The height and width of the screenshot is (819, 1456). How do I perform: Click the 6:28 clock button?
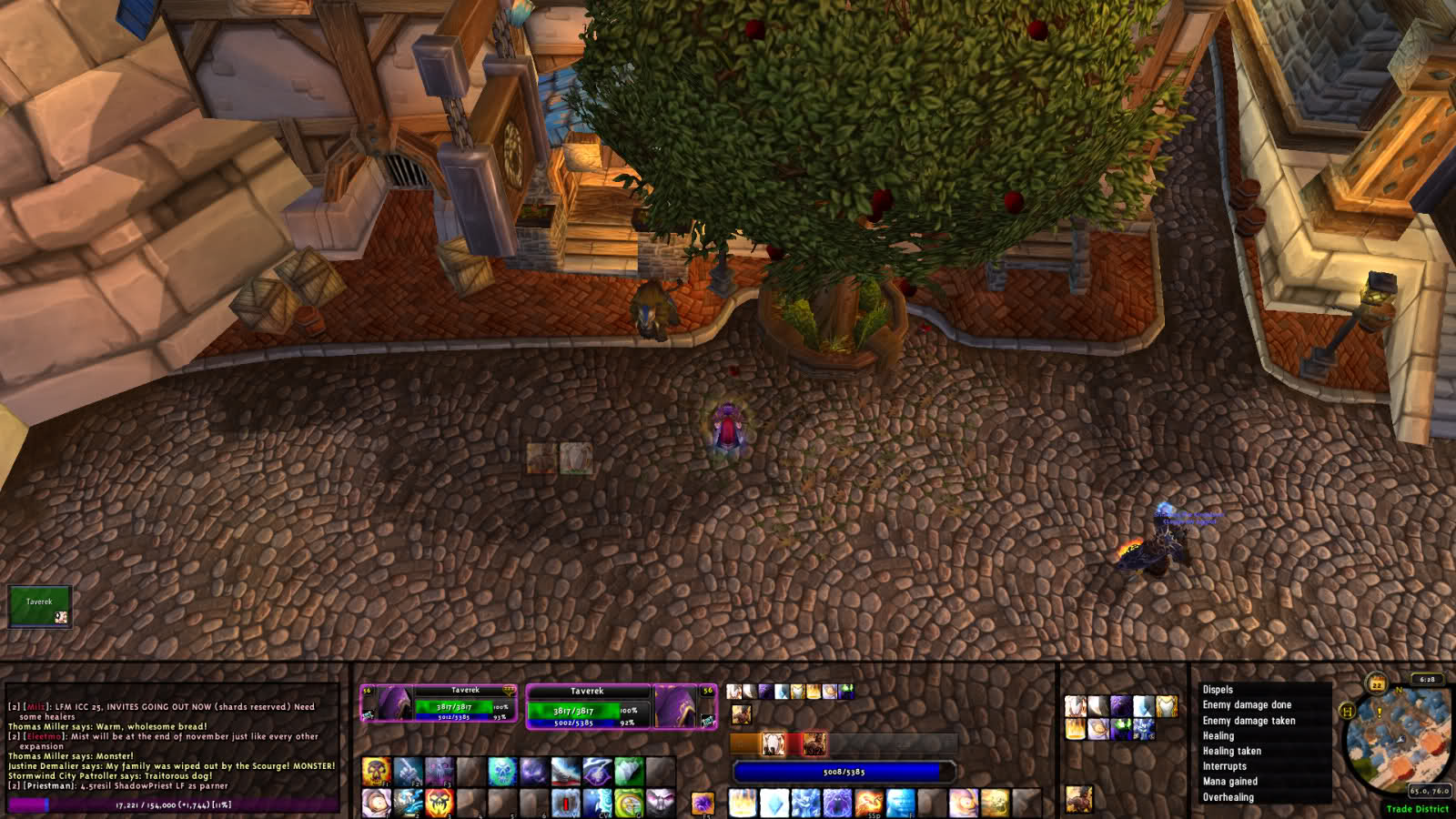click(1427, 680)
